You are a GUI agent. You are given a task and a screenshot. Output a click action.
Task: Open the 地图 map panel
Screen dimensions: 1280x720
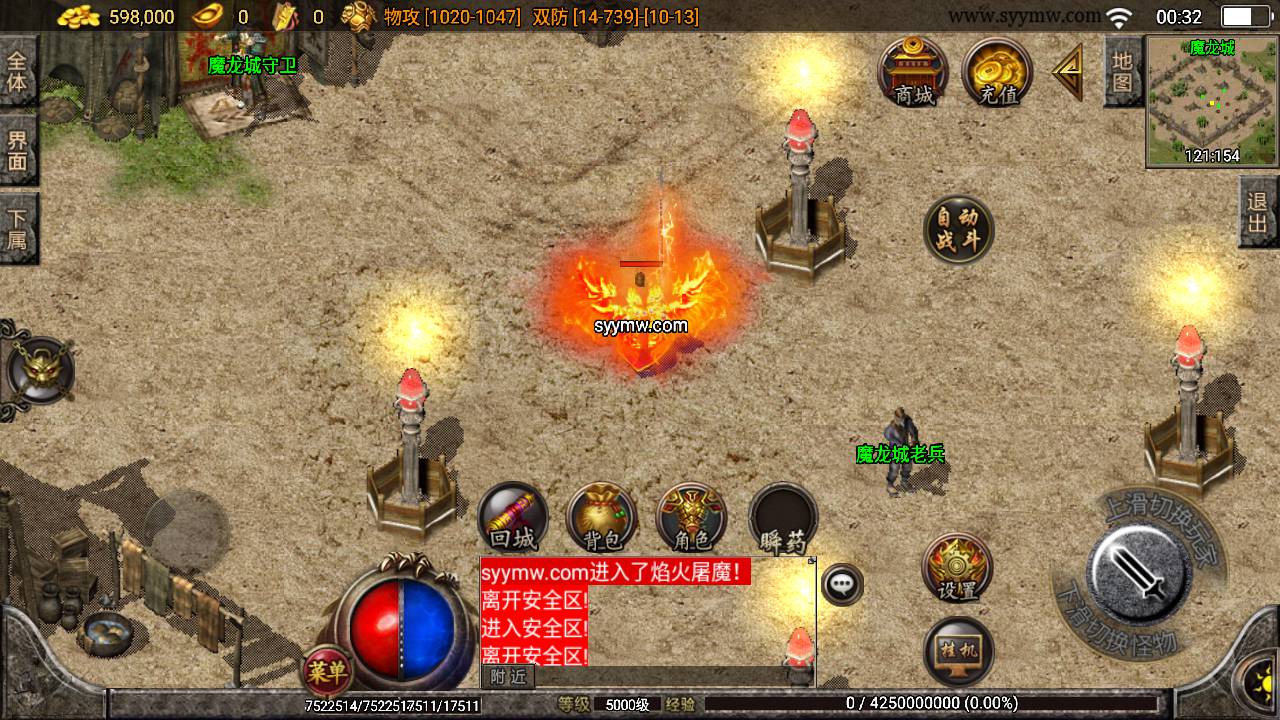[1123, 70]
